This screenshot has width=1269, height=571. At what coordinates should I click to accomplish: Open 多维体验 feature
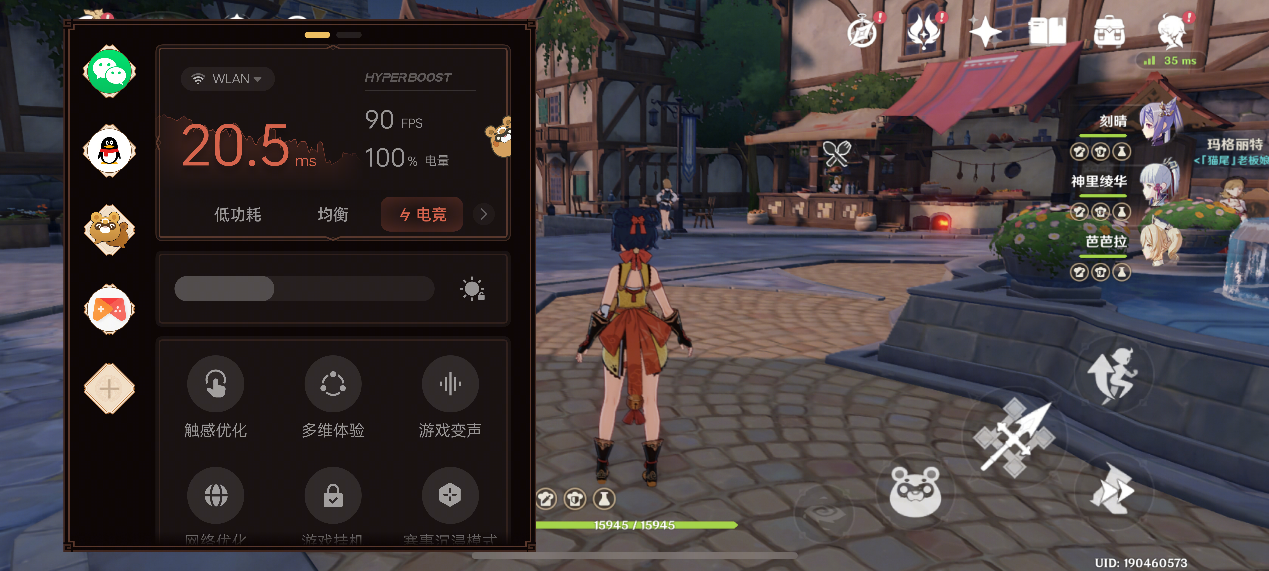pos(333,384)
